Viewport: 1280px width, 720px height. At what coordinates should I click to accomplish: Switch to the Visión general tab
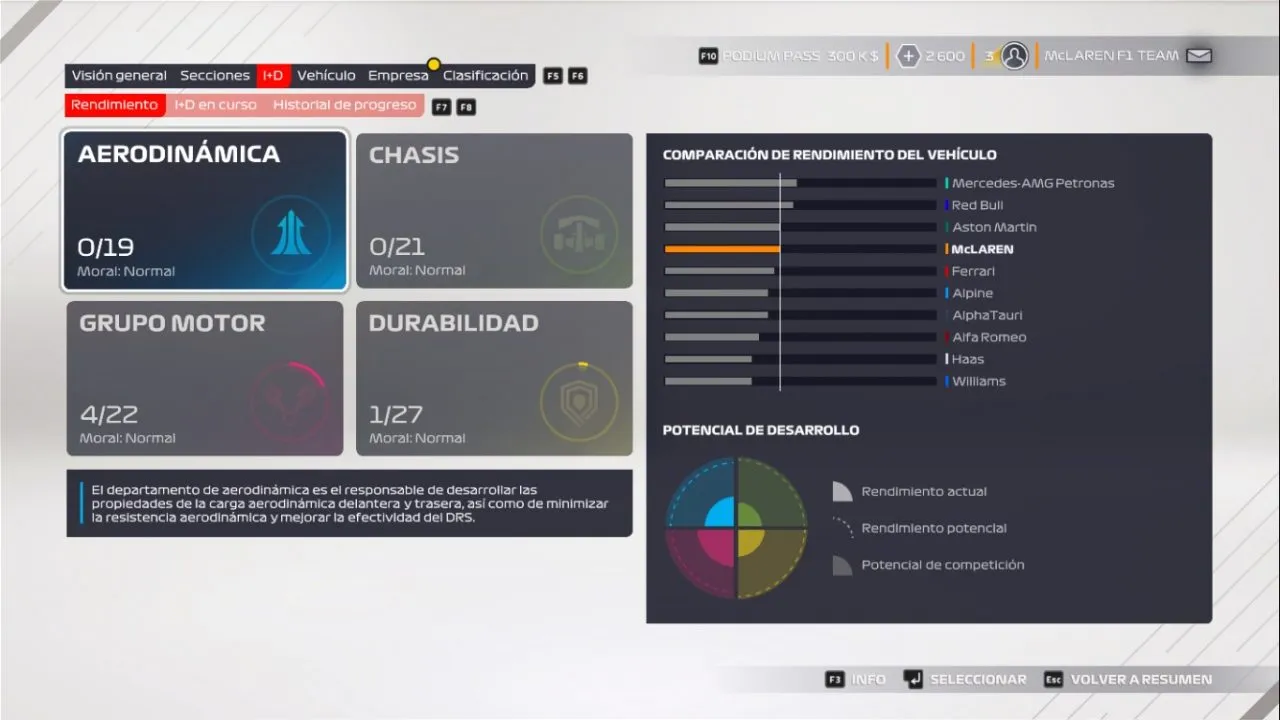(119, 76)
